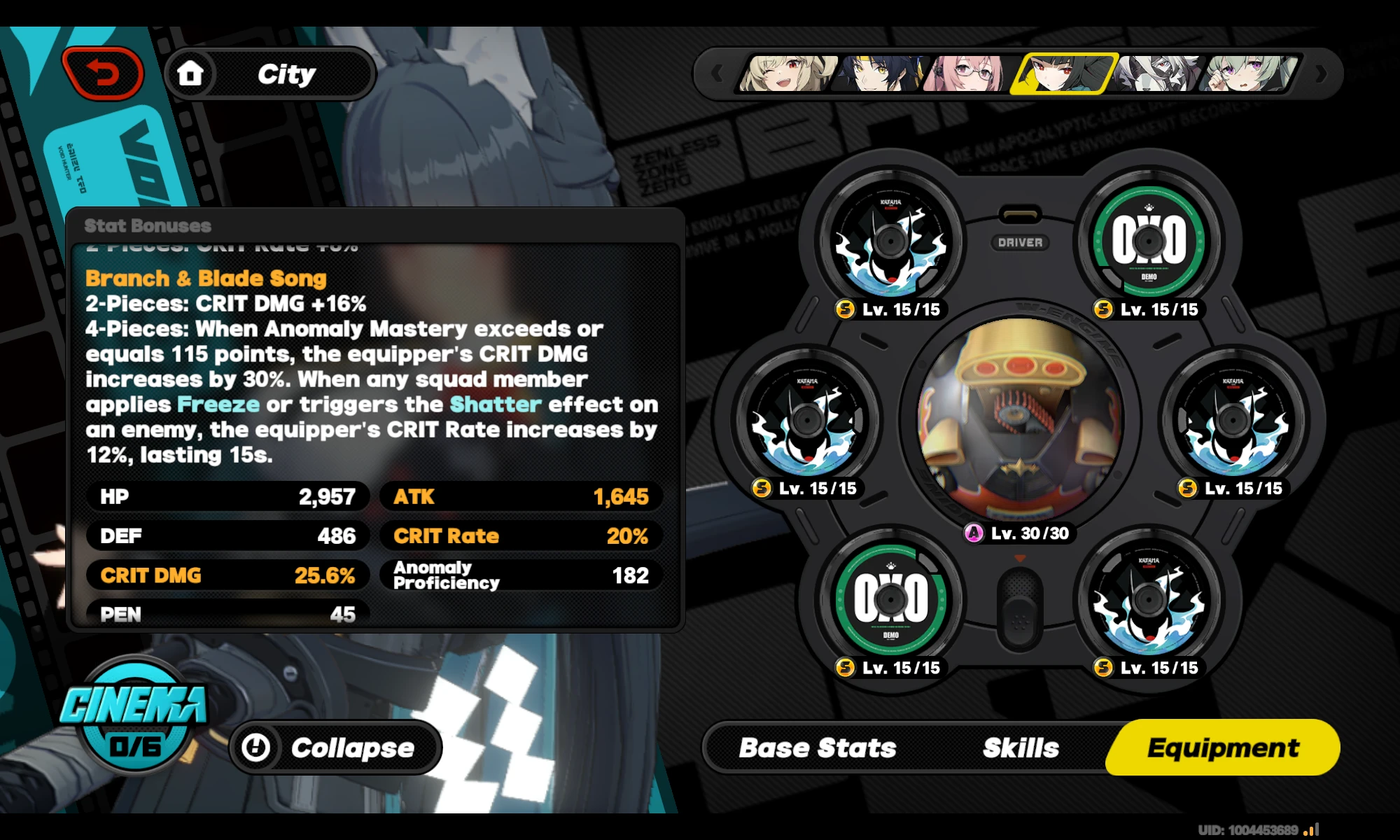This screenshot has height=840, width=1400.
Task: Select the highlighted red-eyed character portrait
Action: 1063,73
